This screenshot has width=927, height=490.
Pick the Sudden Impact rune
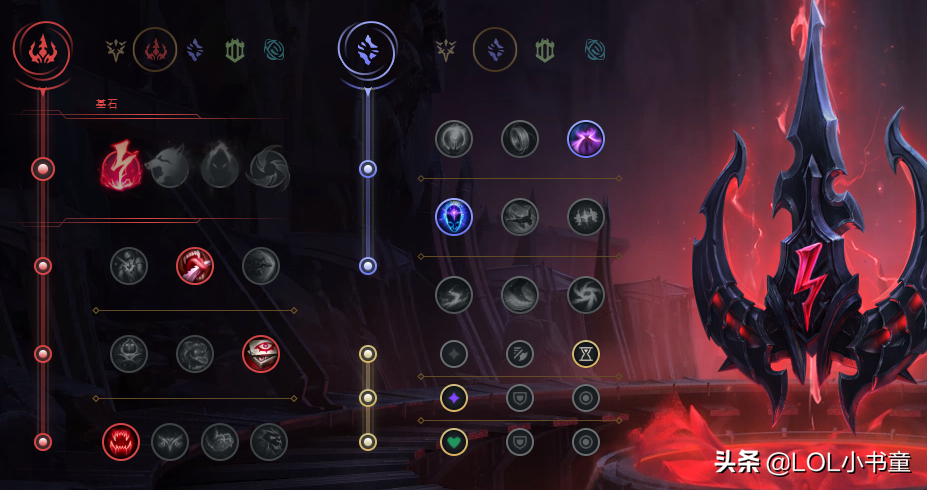(x=261, y=265)
